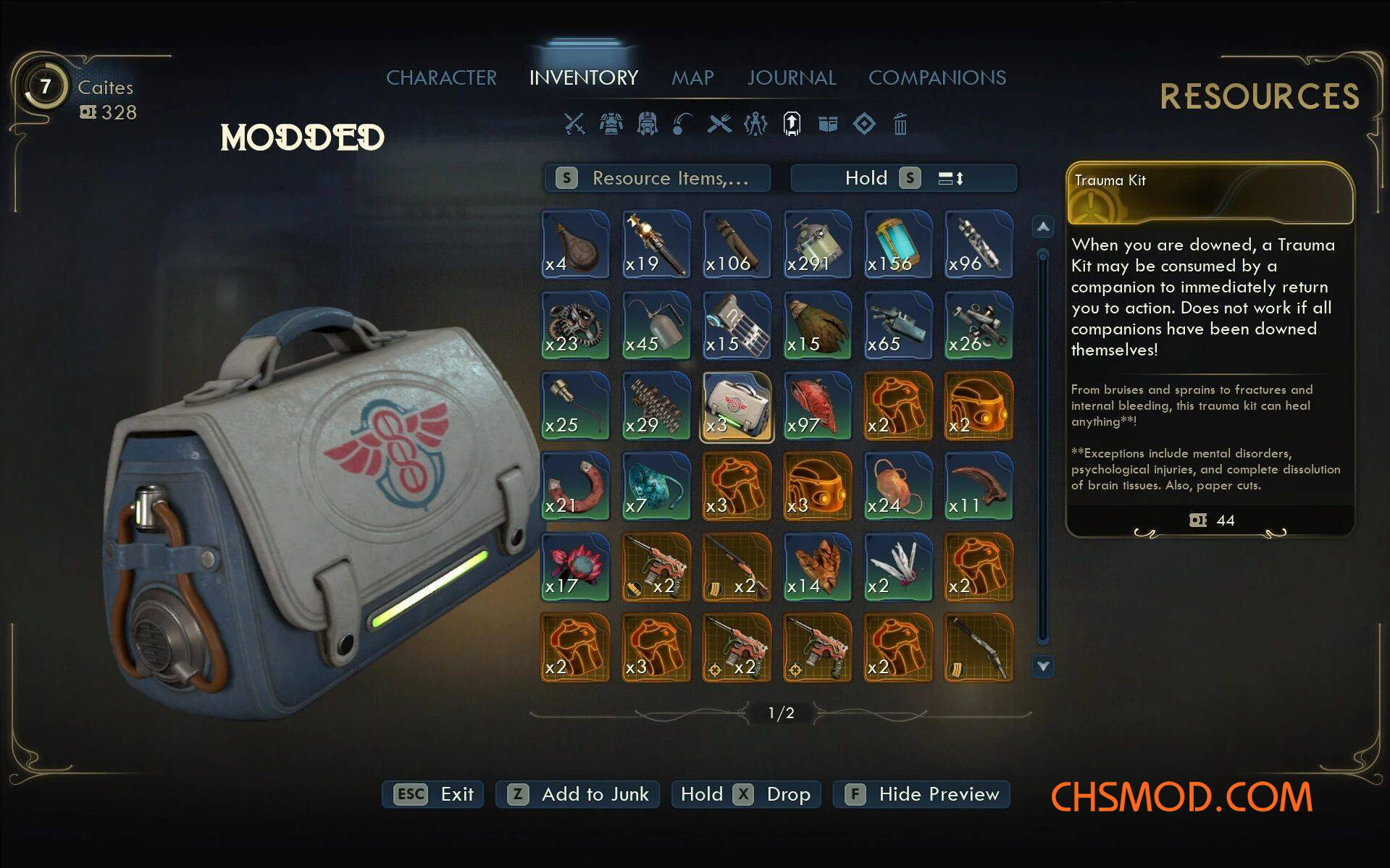Open the Resource Items filter dropdown

[657, 178]
